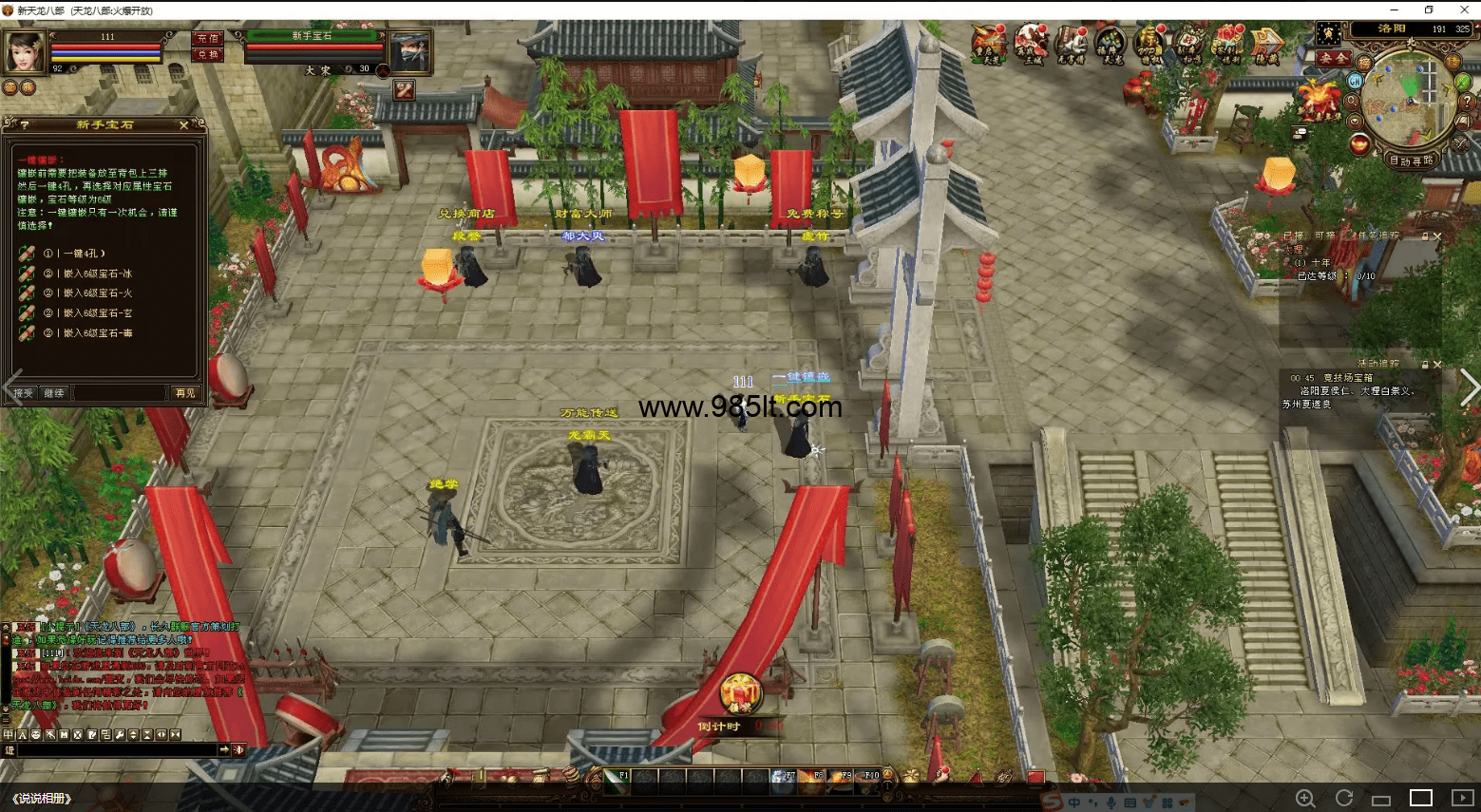This screenshot has height=812, width=1481.
Task: Open the 兑换 exchange button
Action: pos(208,55)
